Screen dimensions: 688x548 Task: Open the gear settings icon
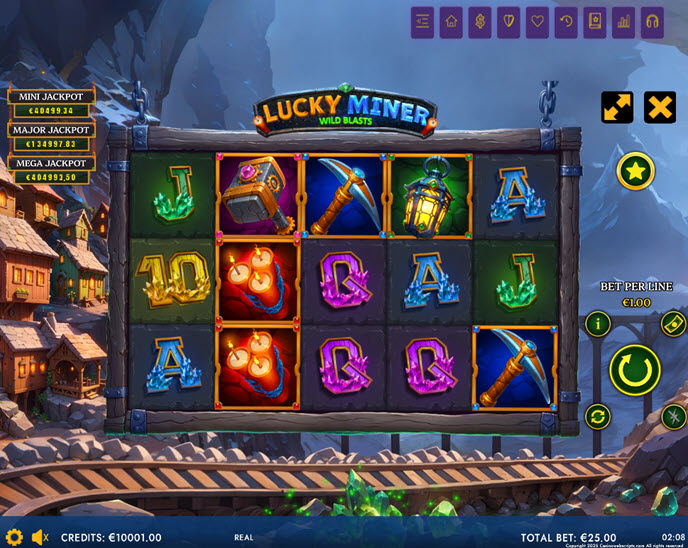(x=14, y=537)
